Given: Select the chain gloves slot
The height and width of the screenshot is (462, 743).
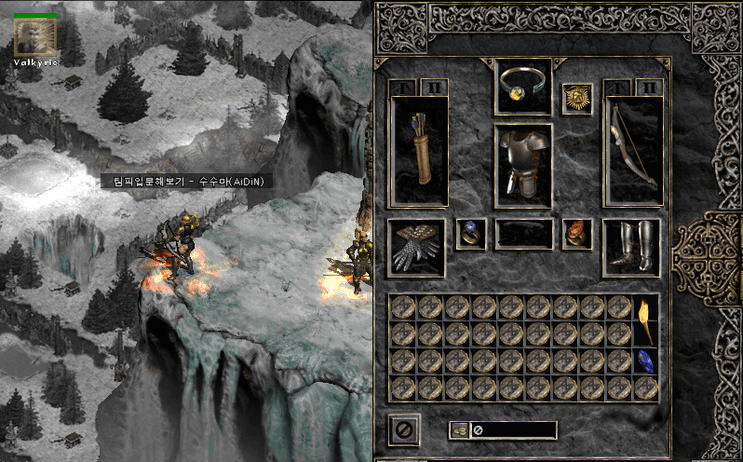Looking at the screenshot, I should (415, 247).
